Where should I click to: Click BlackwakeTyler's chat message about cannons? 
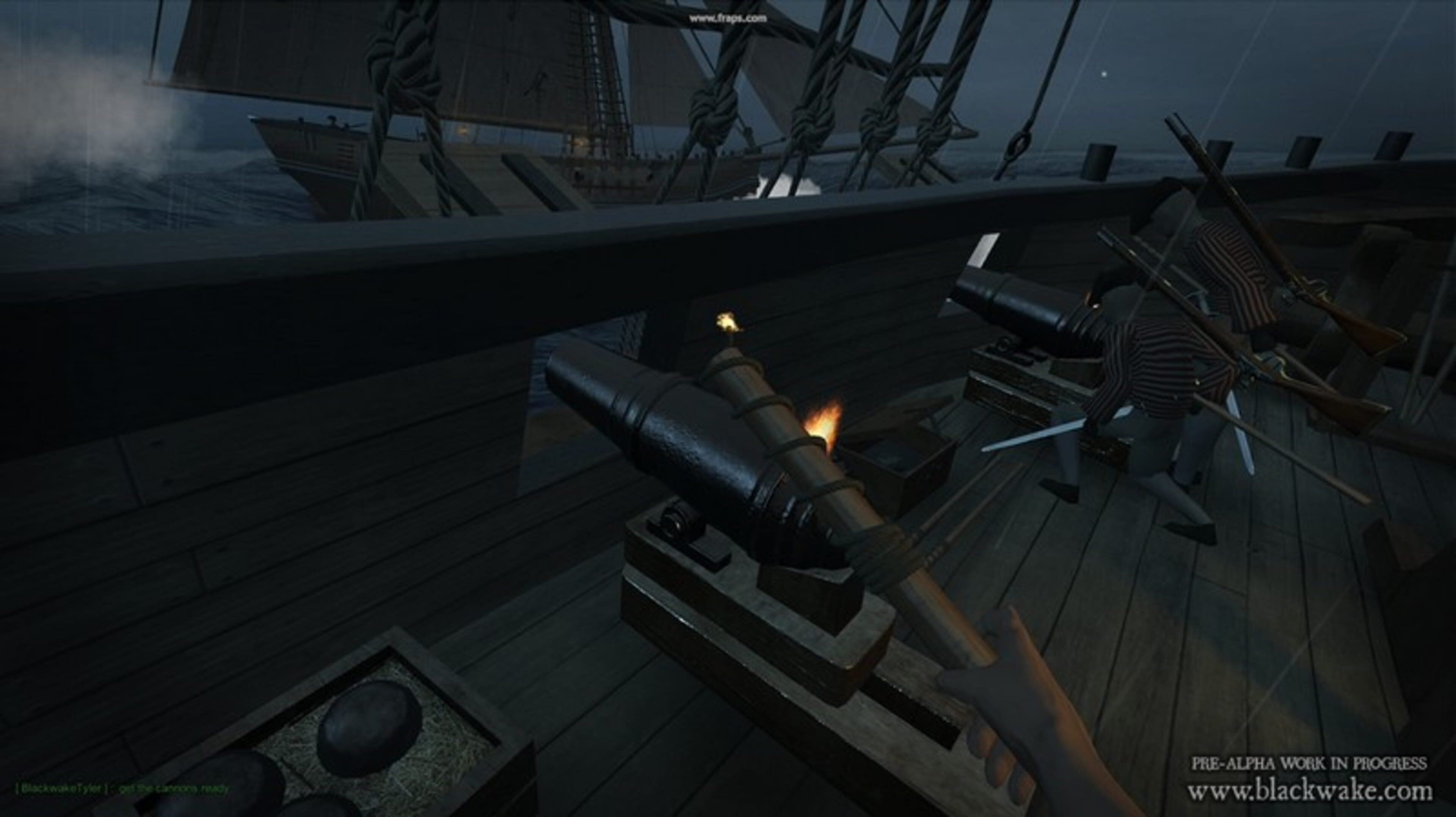(122, 788)
